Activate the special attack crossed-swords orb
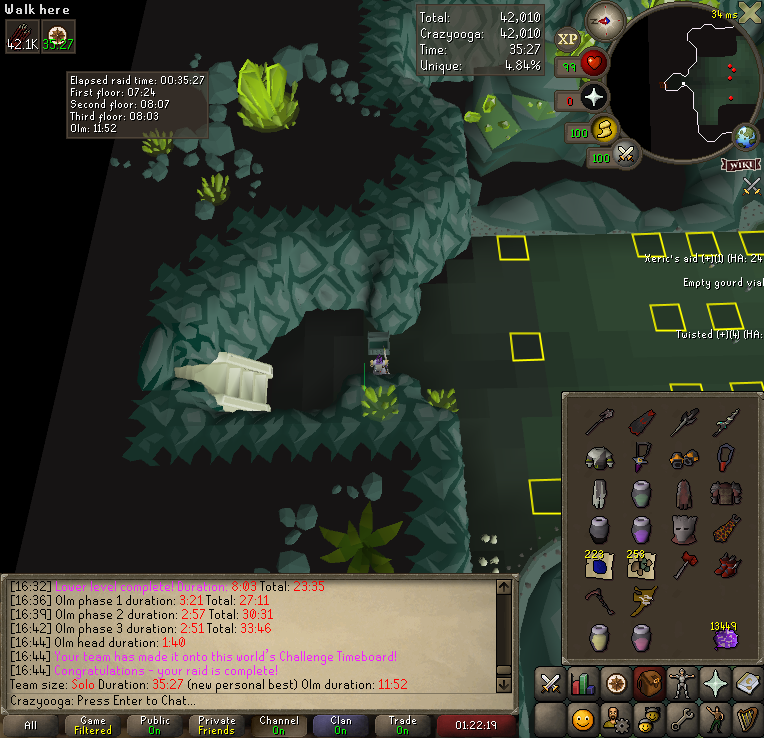Image resolution: width=764 pixels, height=738 pixels. click(627, 155)
